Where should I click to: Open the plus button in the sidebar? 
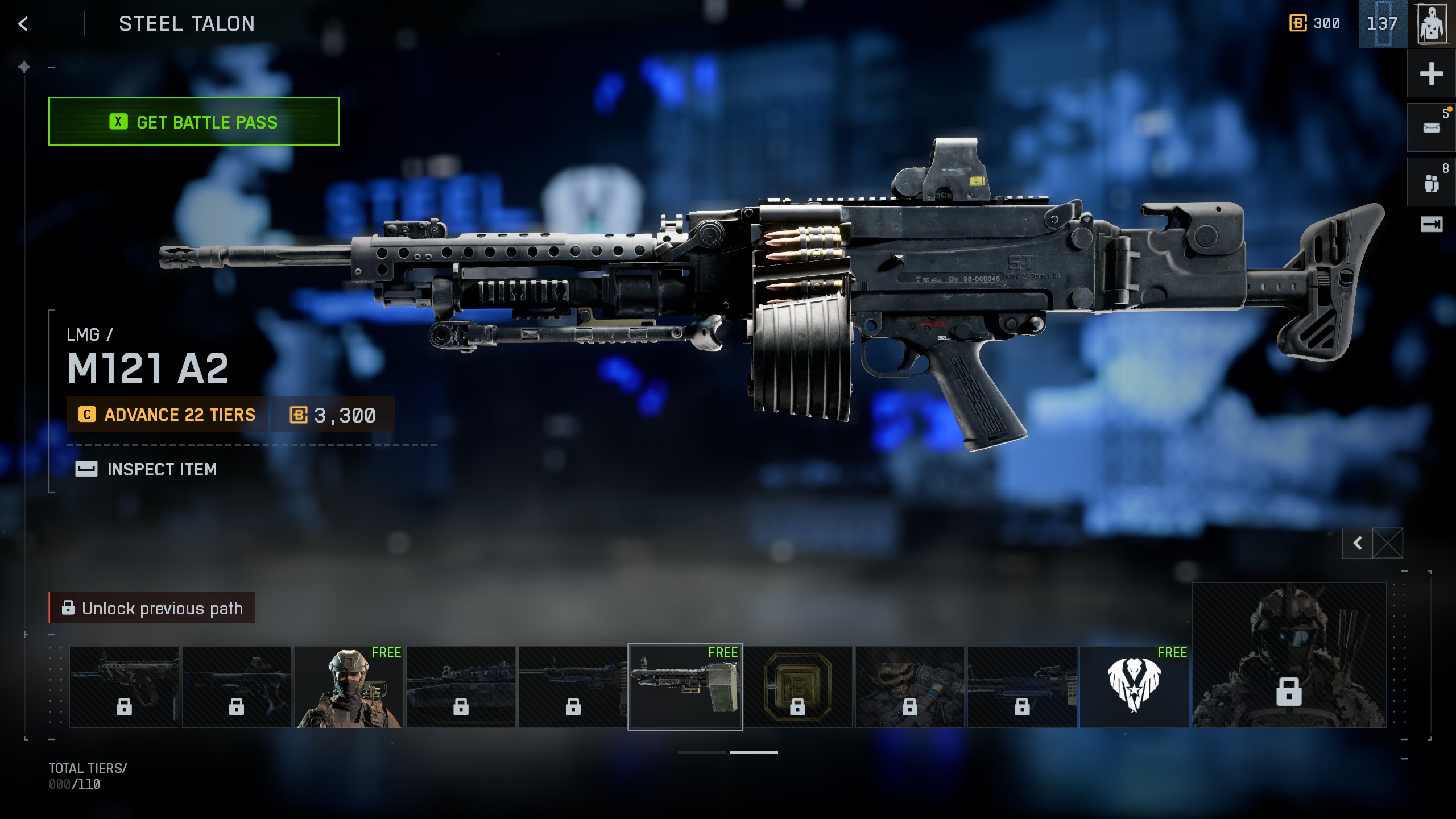[1431, 74]
